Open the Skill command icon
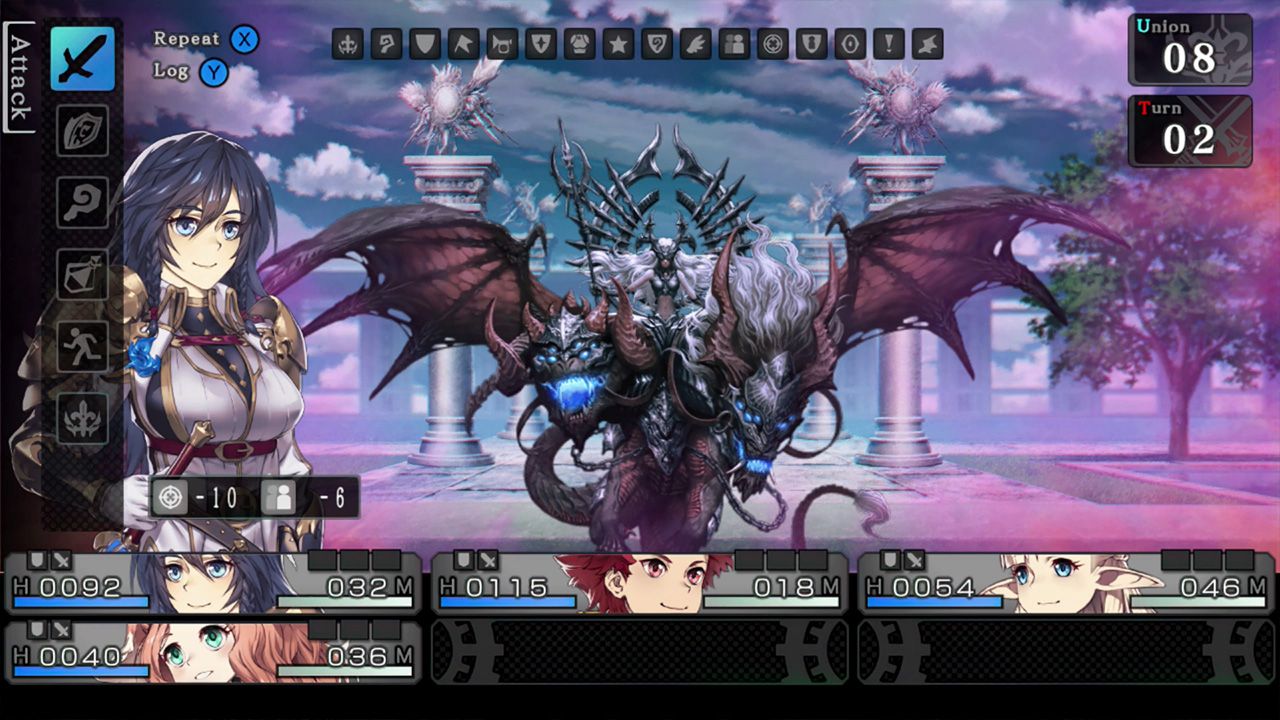The height and width of the screenshot is (720, 1280). 83,203
